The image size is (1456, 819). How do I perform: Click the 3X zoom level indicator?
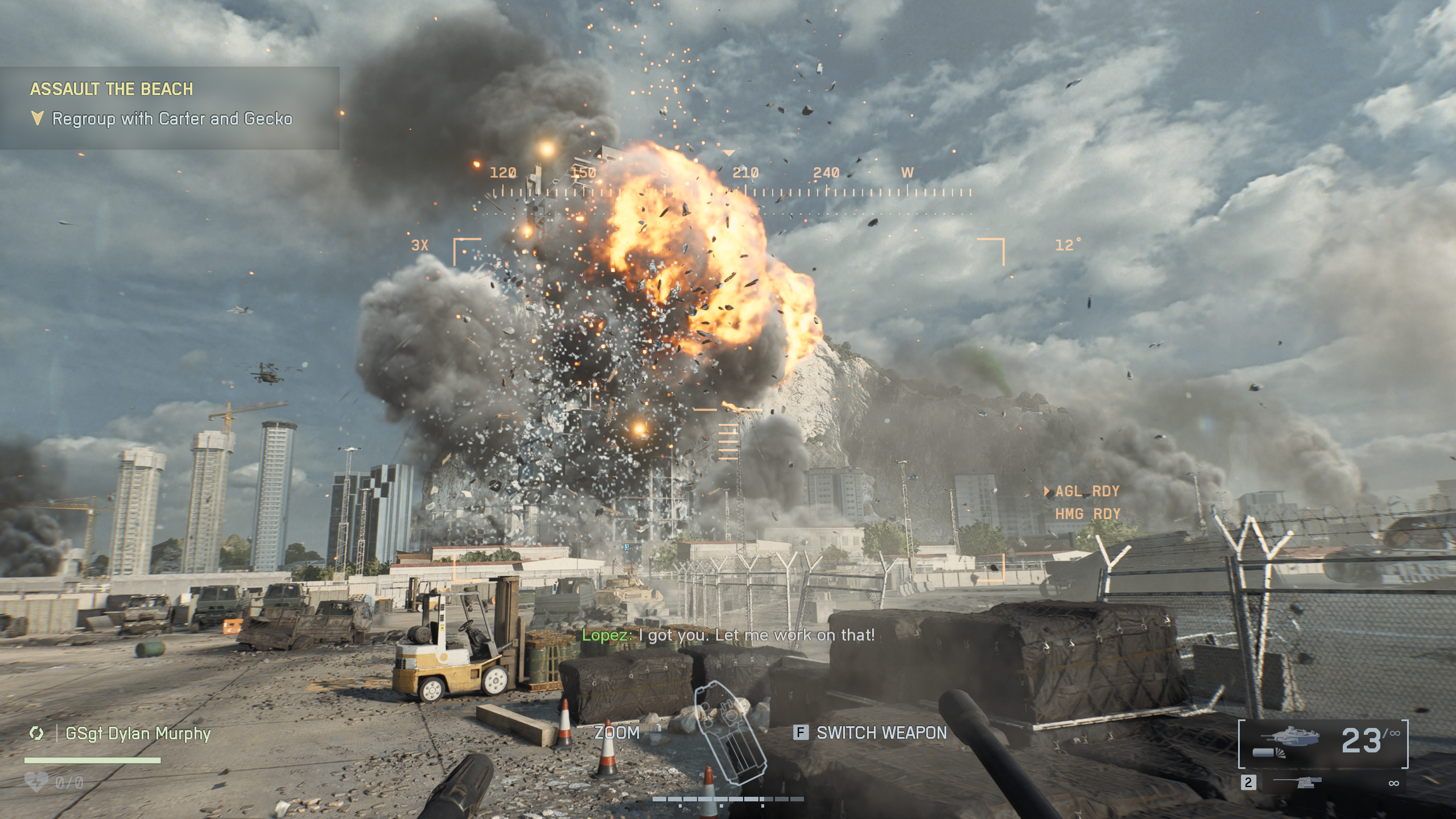point(419,245)
